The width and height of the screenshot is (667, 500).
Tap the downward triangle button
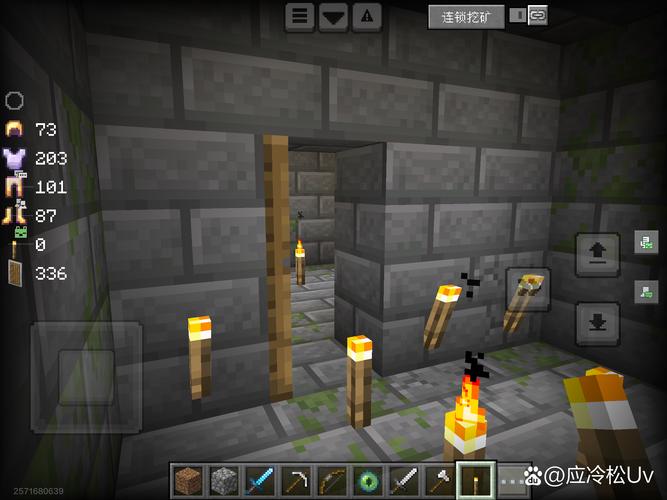tap(333, 16)
